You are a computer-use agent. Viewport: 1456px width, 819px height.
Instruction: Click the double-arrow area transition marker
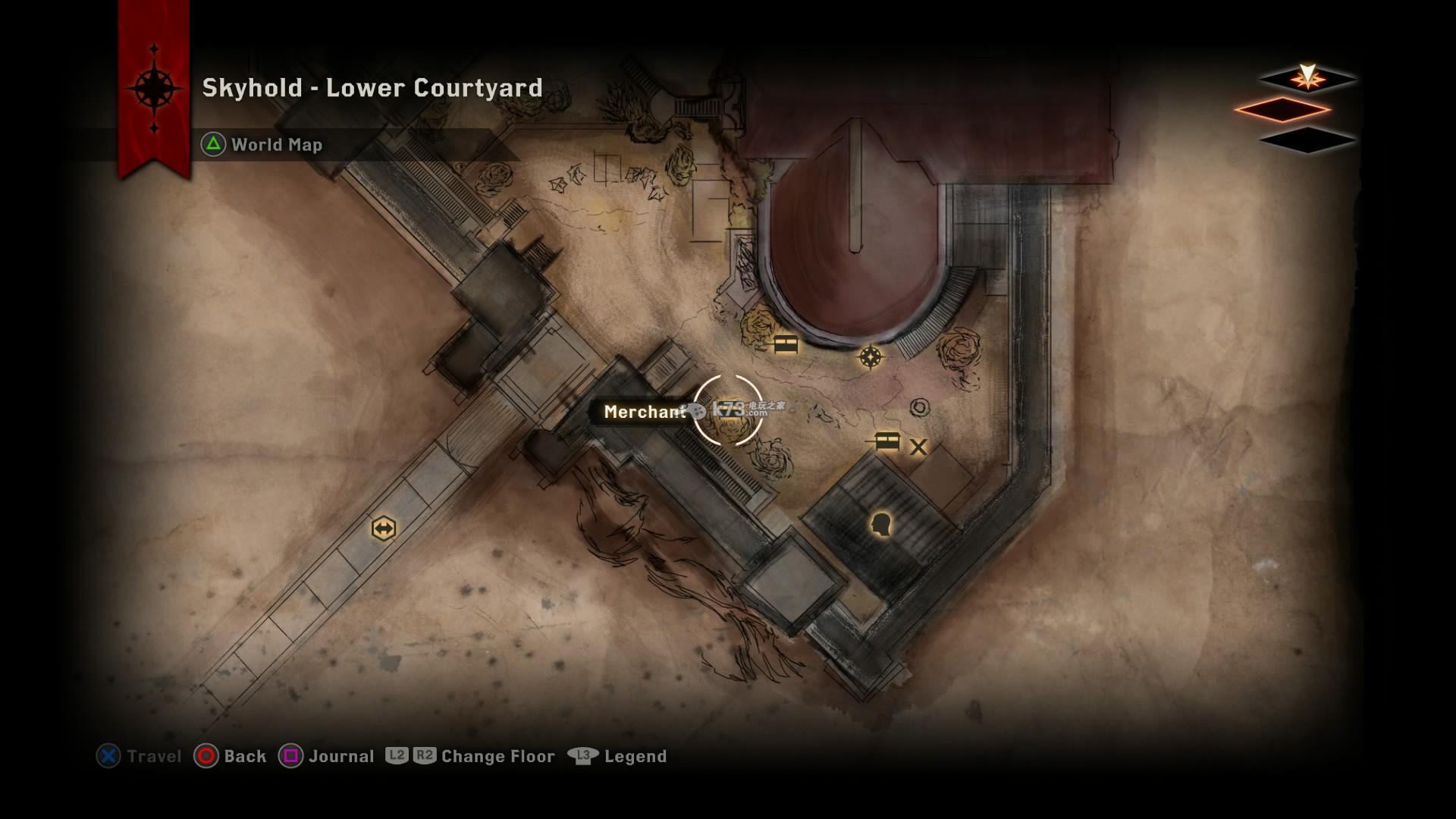point(384,528)
